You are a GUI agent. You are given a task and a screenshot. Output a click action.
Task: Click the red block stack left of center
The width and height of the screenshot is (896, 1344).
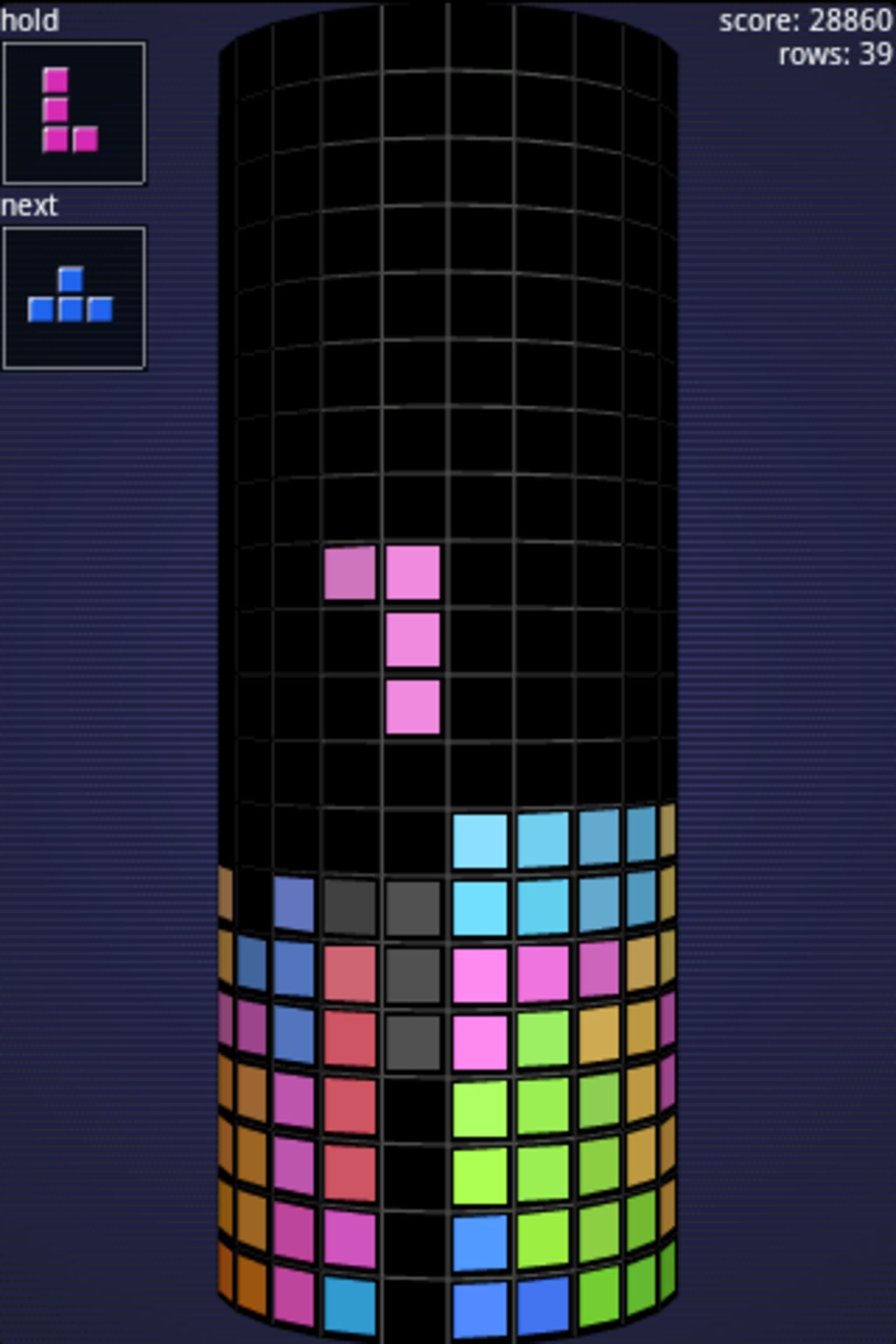point(350,1050)
